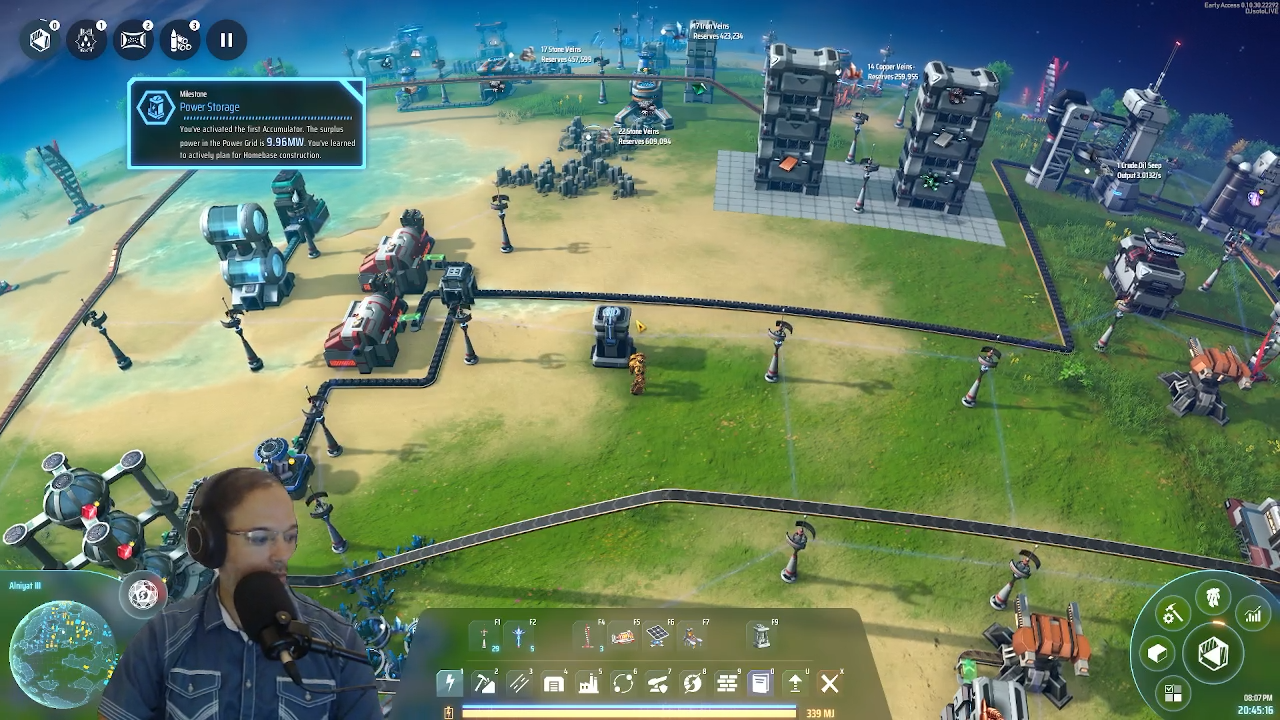Open the technology tree icon

pos(1213,598)
